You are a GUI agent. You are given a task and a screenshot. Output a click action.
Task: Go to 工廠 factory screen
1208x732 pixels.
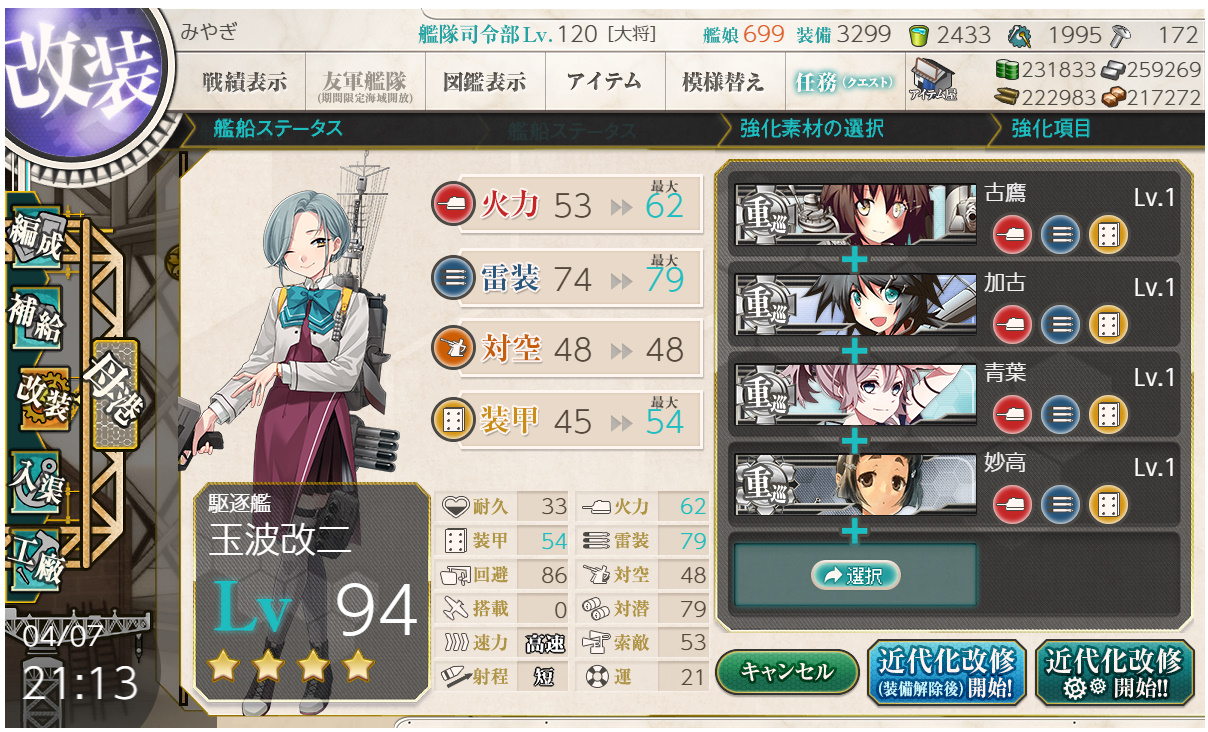point(36,556)
